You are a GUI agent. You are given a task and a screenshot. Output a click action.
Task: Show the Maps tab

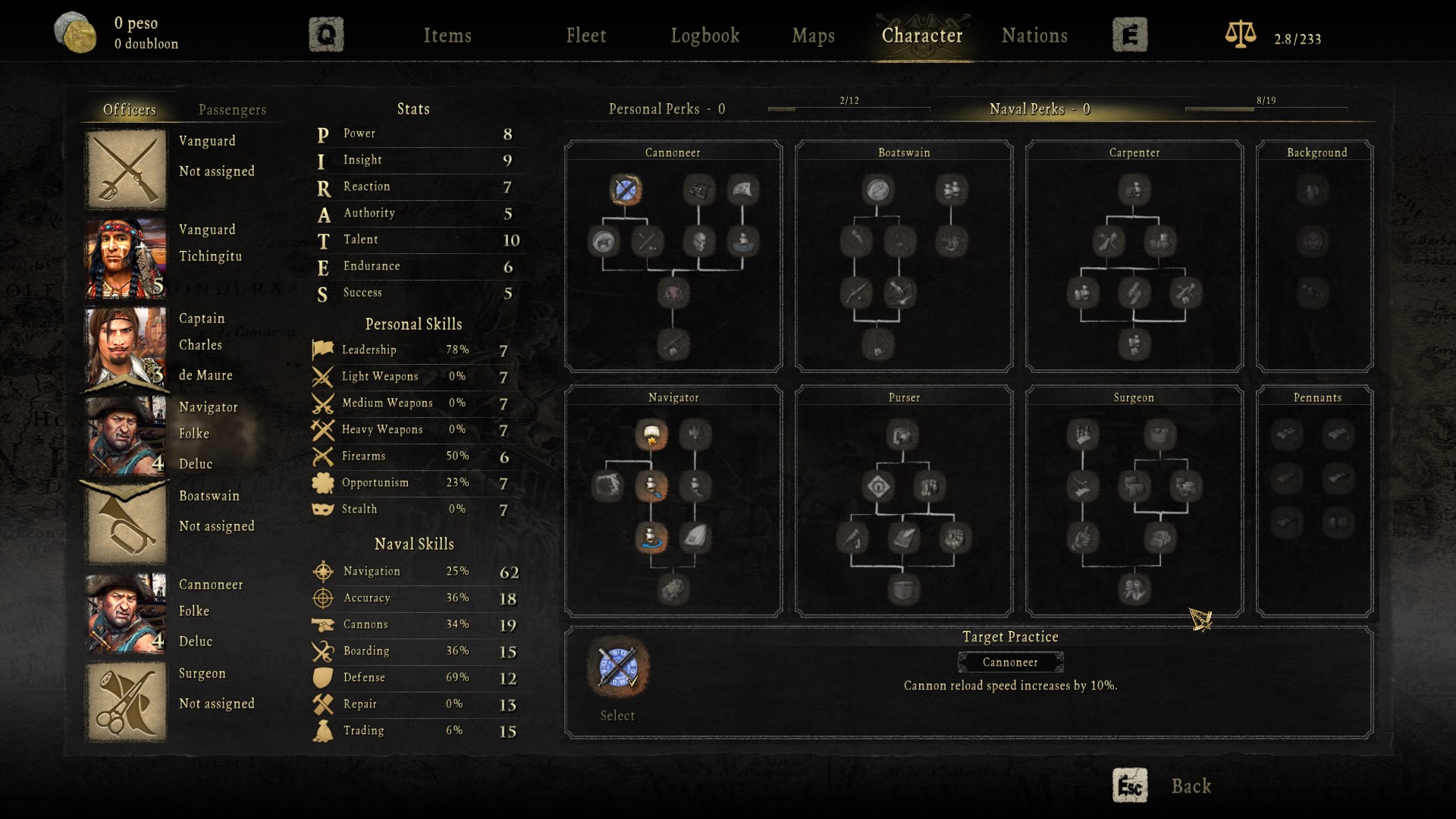click(813, 36)
